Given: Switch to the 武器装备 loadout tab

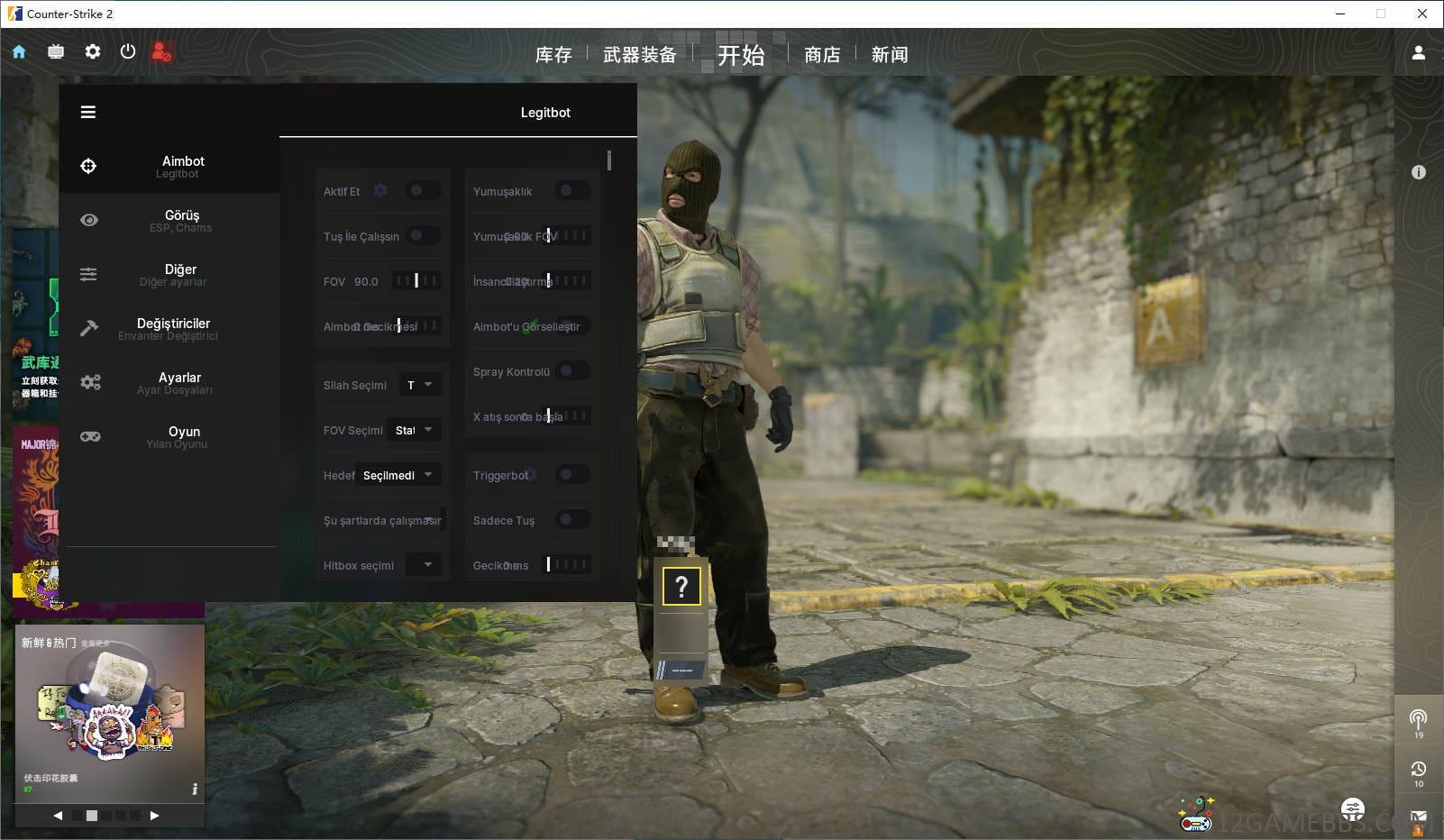Looking at the screenshot, I should click(639, 55).
